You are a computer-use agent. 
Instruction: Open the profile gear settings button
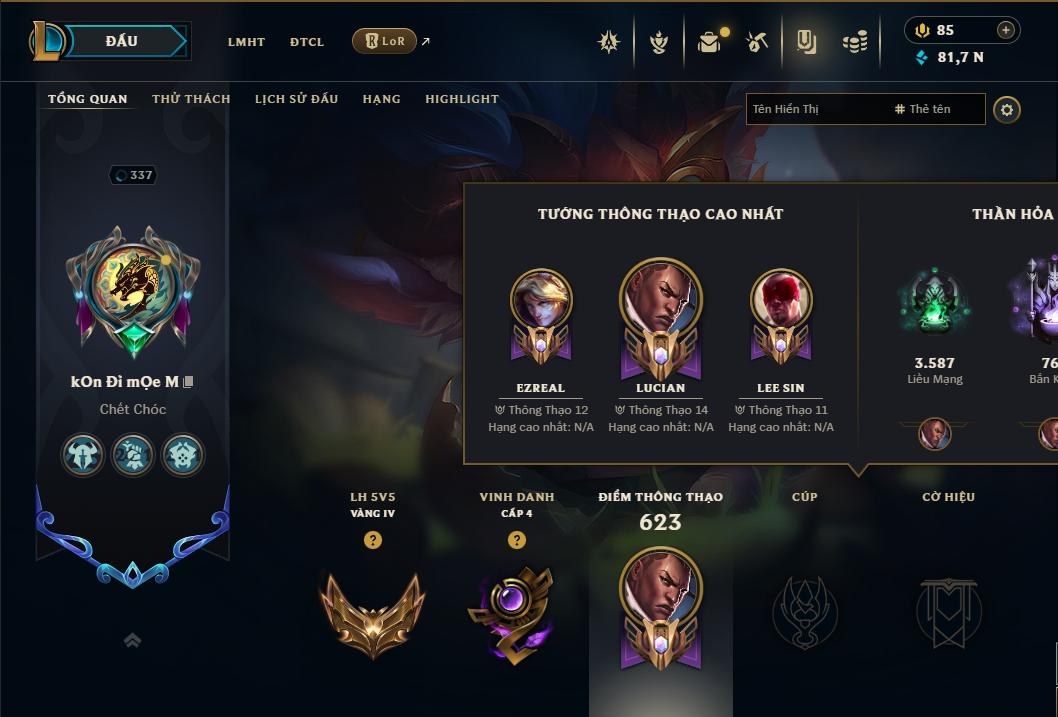pos(1007,109)
